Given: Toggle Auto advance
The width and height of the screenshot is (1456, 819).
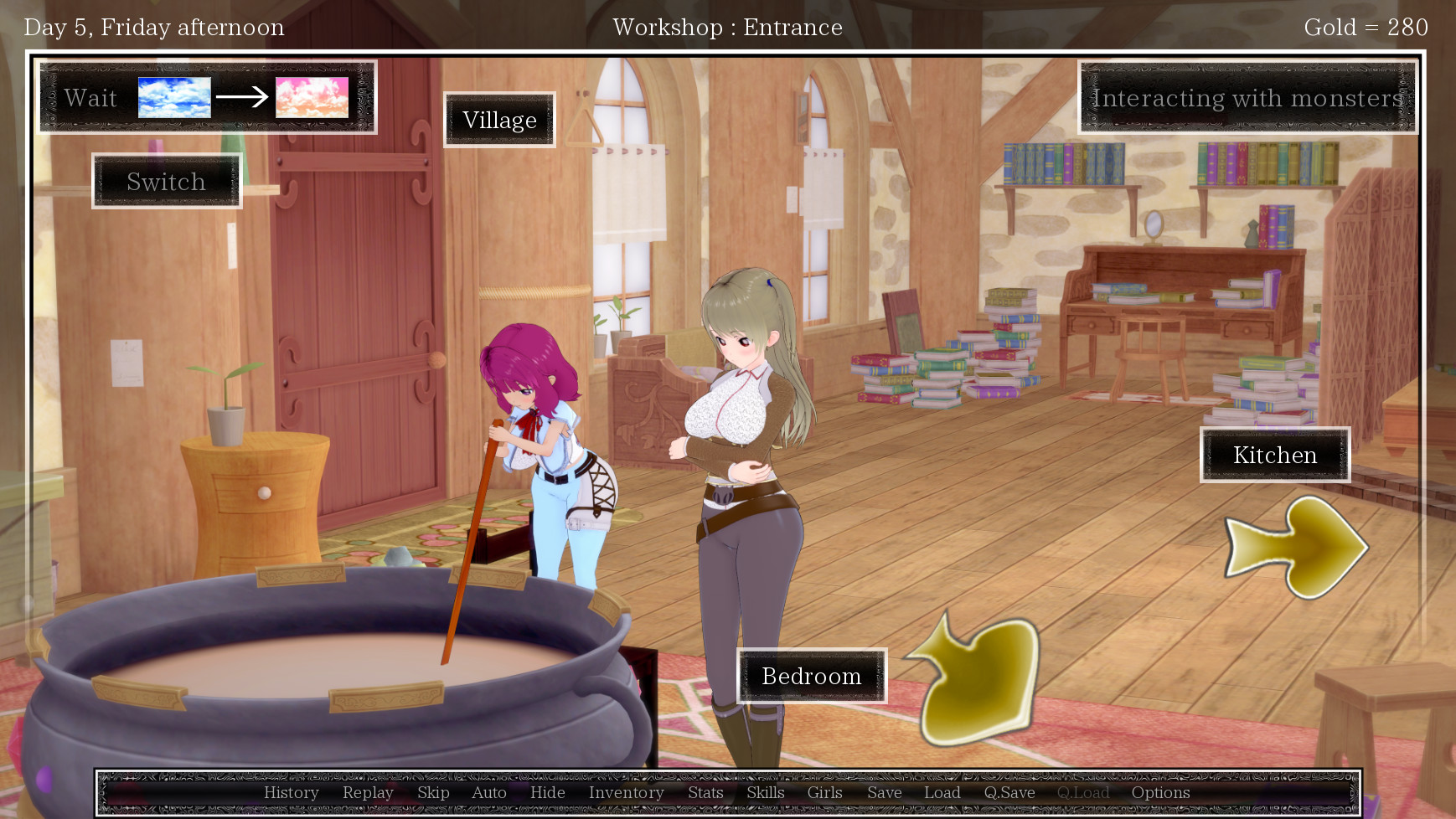Looking at the screenshot, I should click(x=489, y=792).
